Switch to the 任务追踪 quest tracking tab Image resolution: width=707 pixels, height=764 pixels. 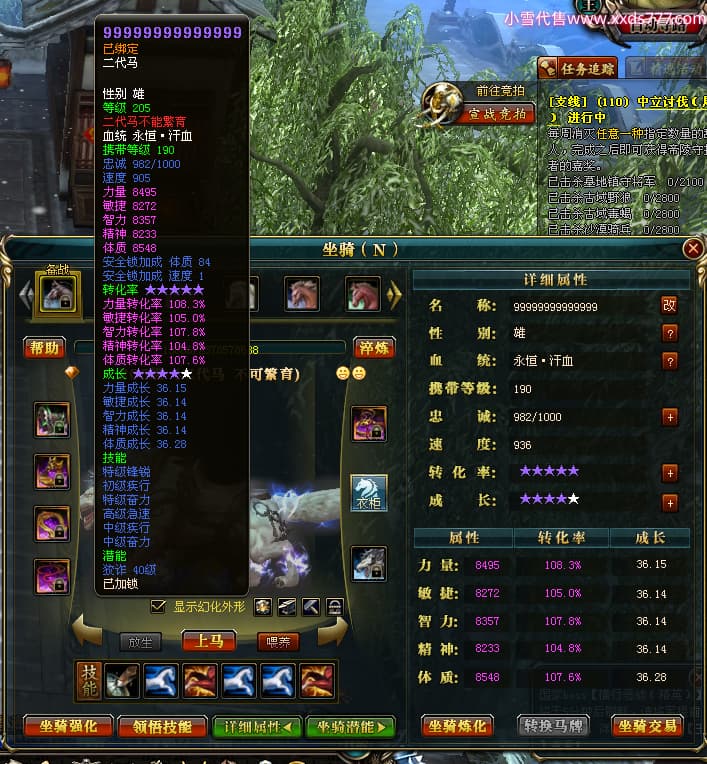578,68
